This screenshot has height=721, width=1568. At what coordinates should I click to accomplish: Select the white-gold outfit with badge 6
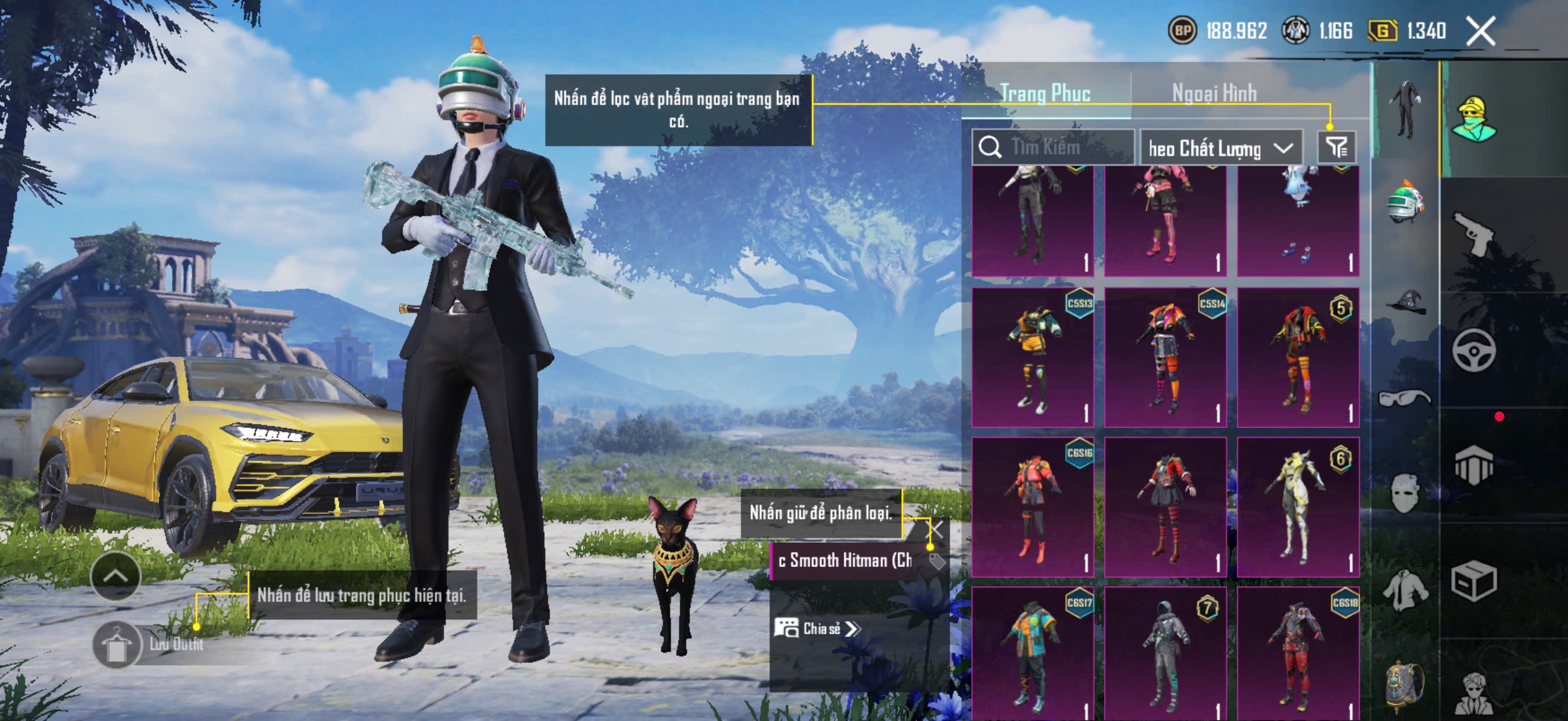[1298, 506]
